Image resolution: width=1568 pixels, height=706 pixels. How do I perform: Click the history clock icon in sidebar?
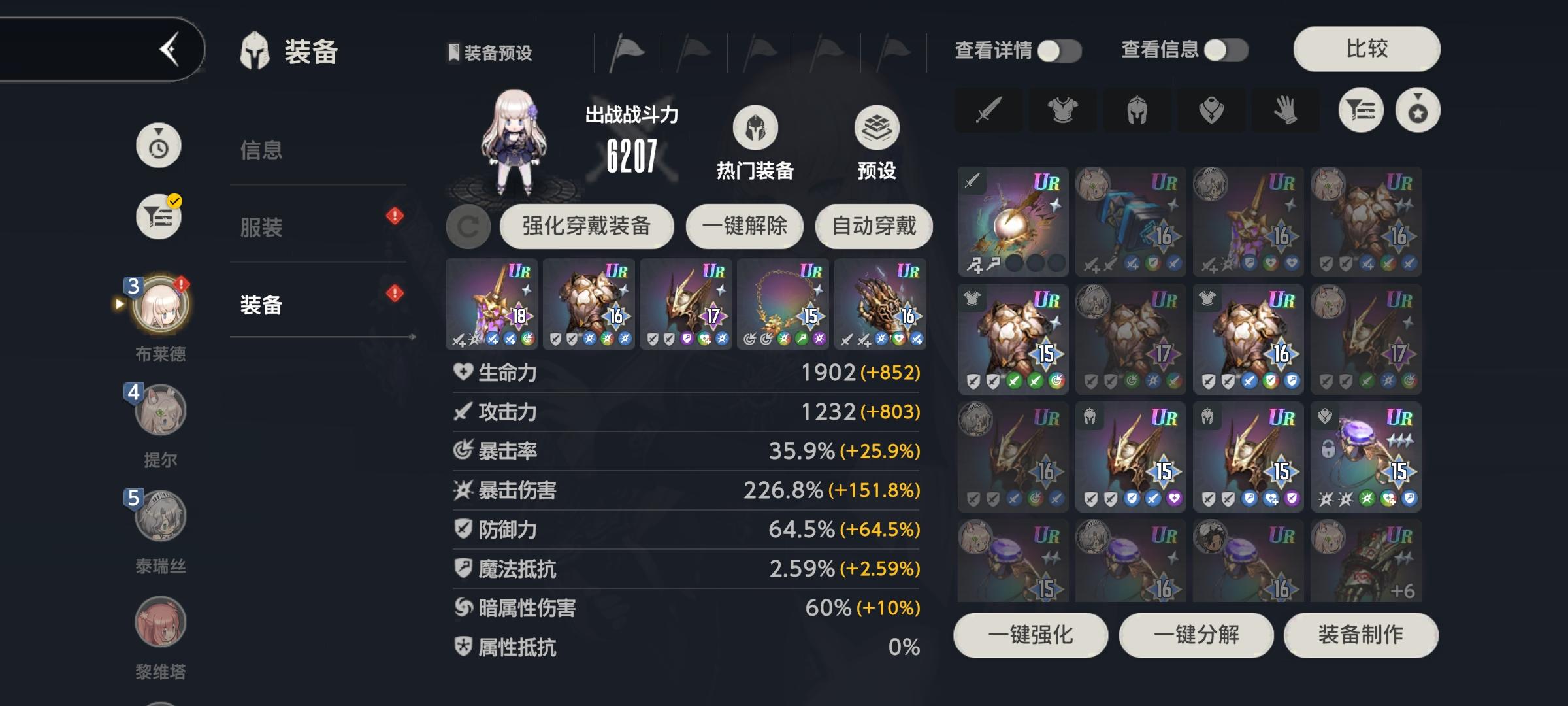pos(157,145)
